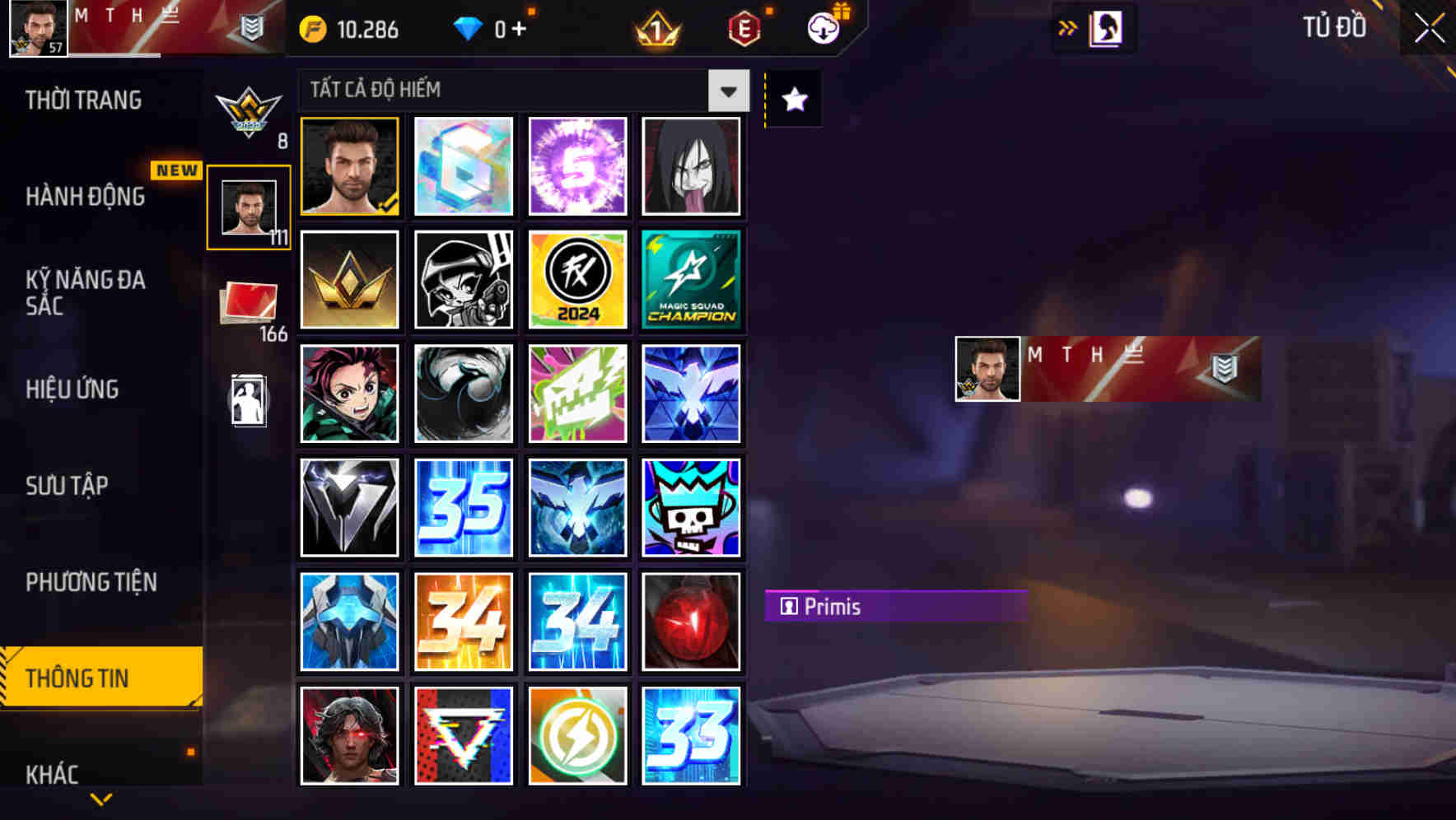
Task: Expand more categories with the bottom chevron
Action: tap(100, 798)
